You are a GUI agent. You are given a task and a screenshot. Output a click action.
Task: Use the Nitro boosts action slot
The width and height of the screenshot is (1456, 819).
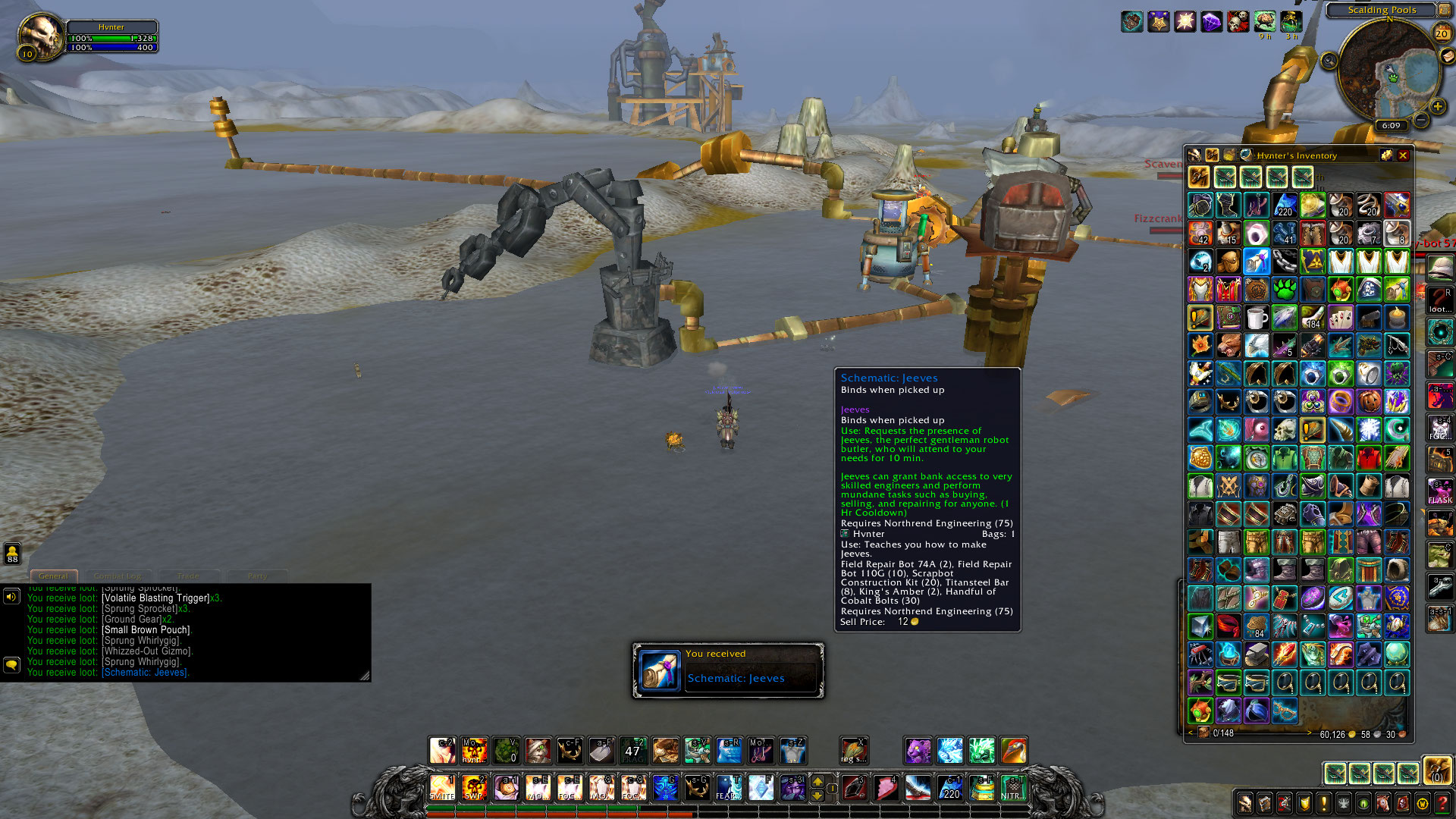(1013, 788)
